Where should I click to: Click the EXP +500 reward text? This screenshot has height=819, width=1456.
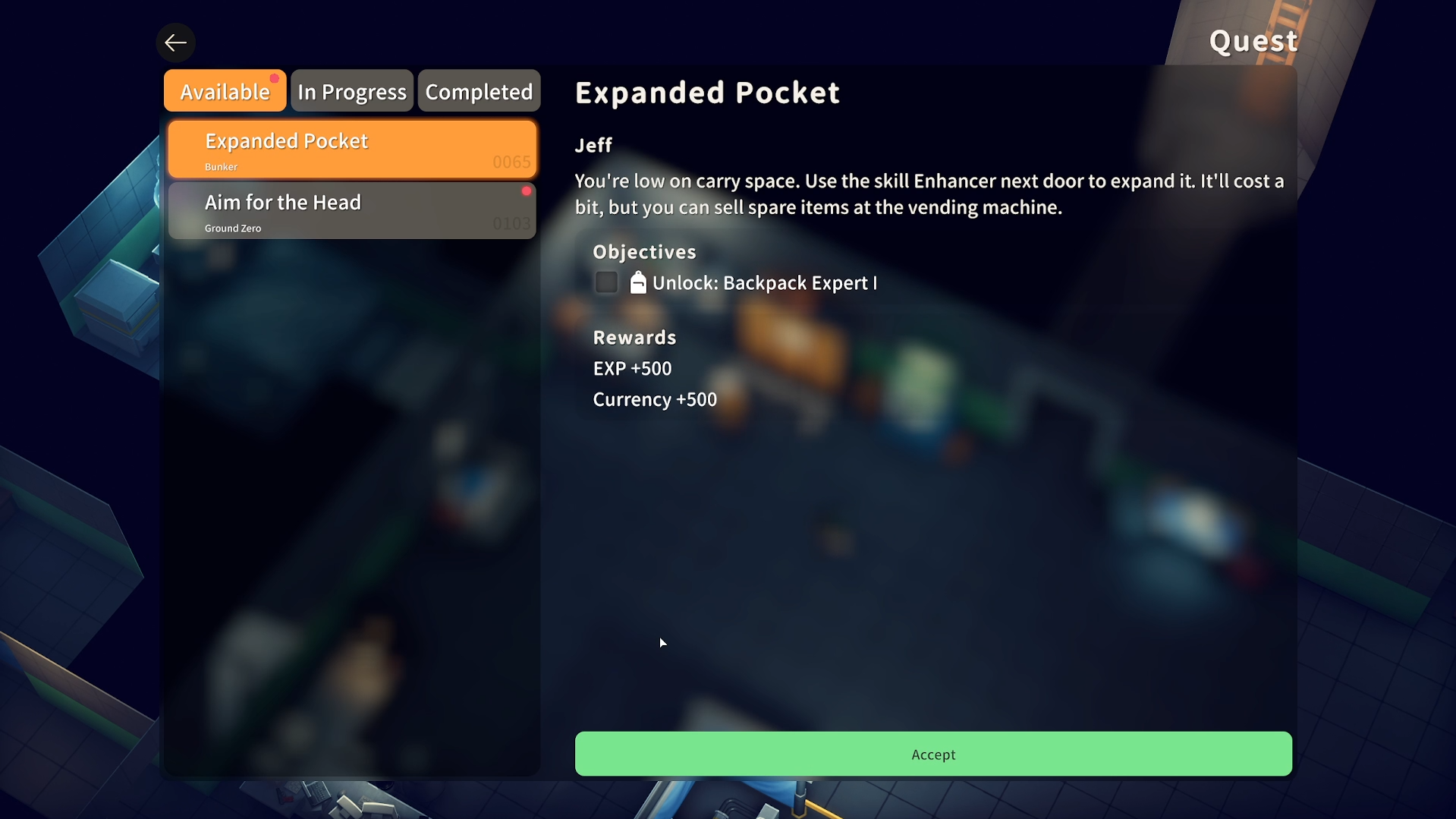632,368
